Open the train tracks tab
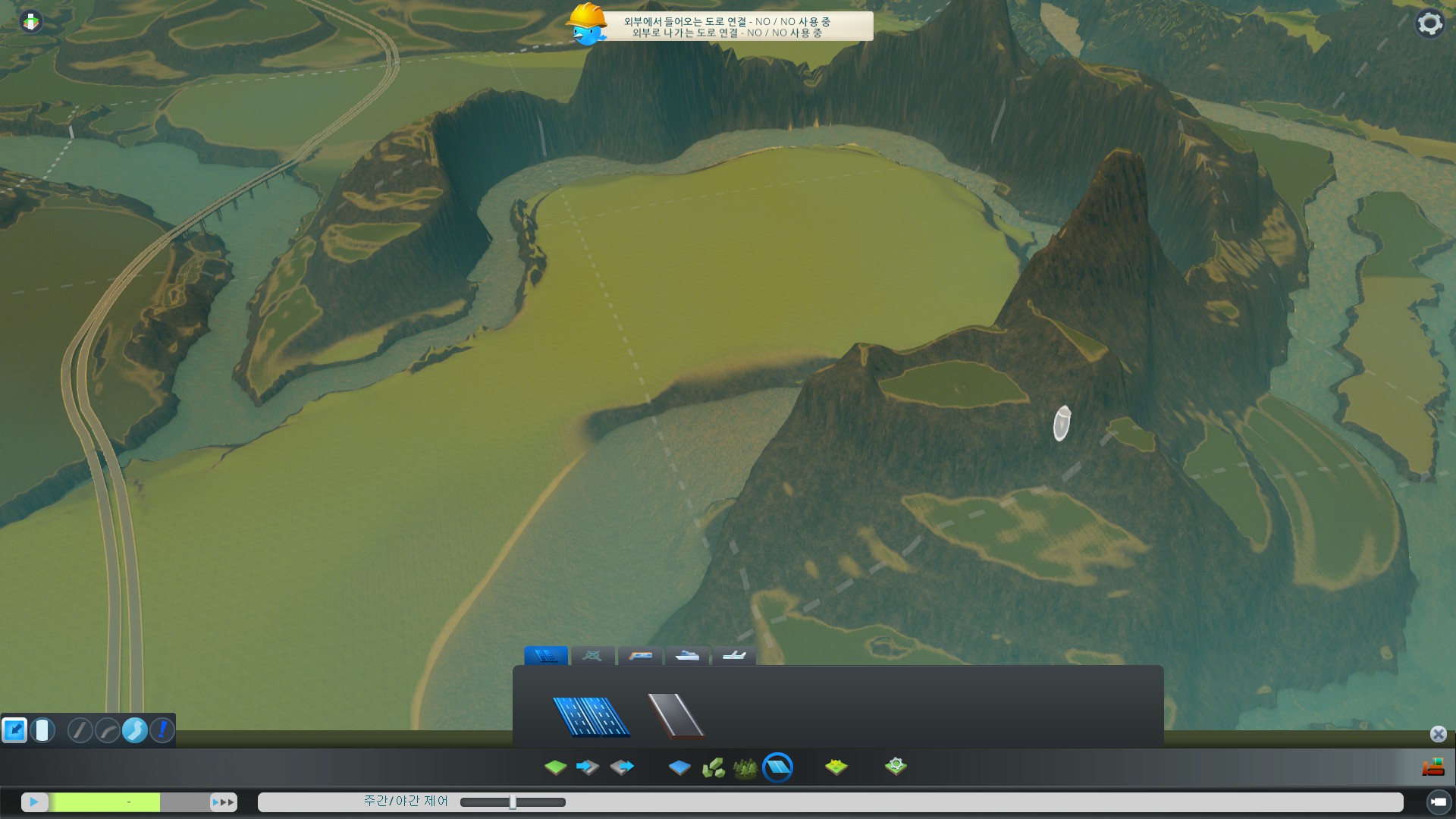This screenshot has width=1456, height=819. [x=640, y=656]
